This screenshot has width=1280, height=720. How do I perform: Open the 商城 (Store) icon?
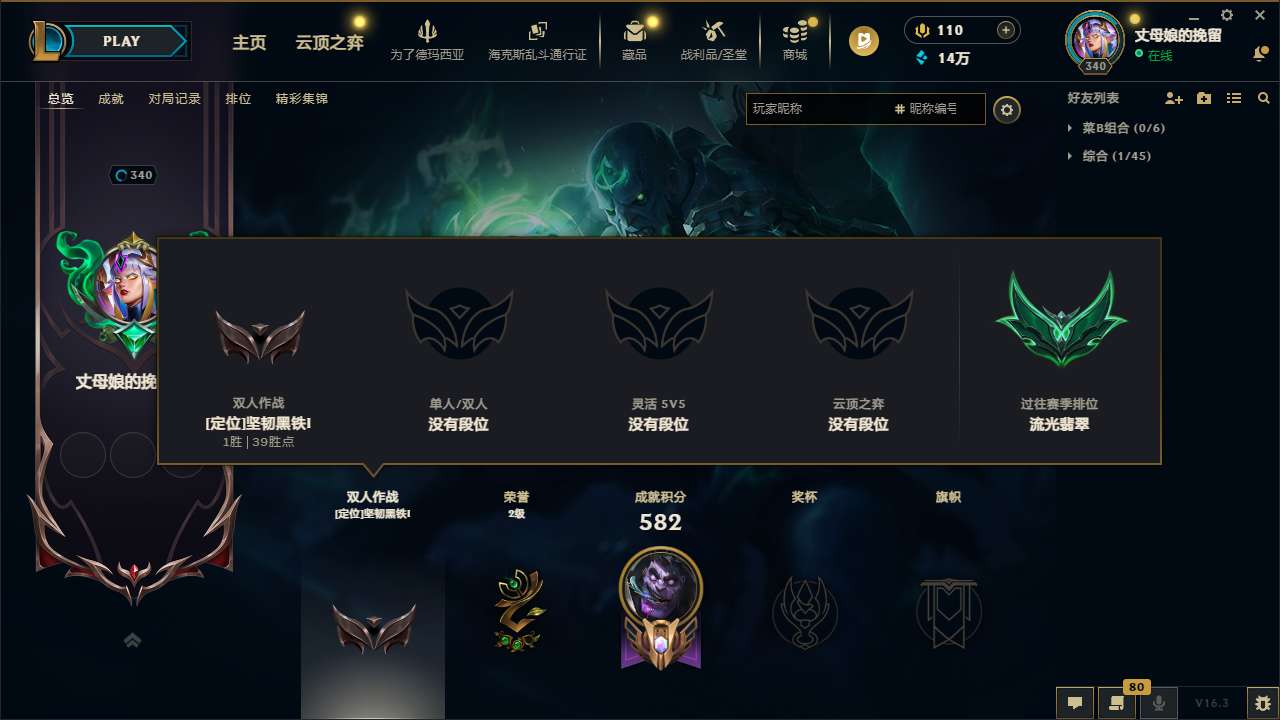pyautogui.click(x=795, y=31)
